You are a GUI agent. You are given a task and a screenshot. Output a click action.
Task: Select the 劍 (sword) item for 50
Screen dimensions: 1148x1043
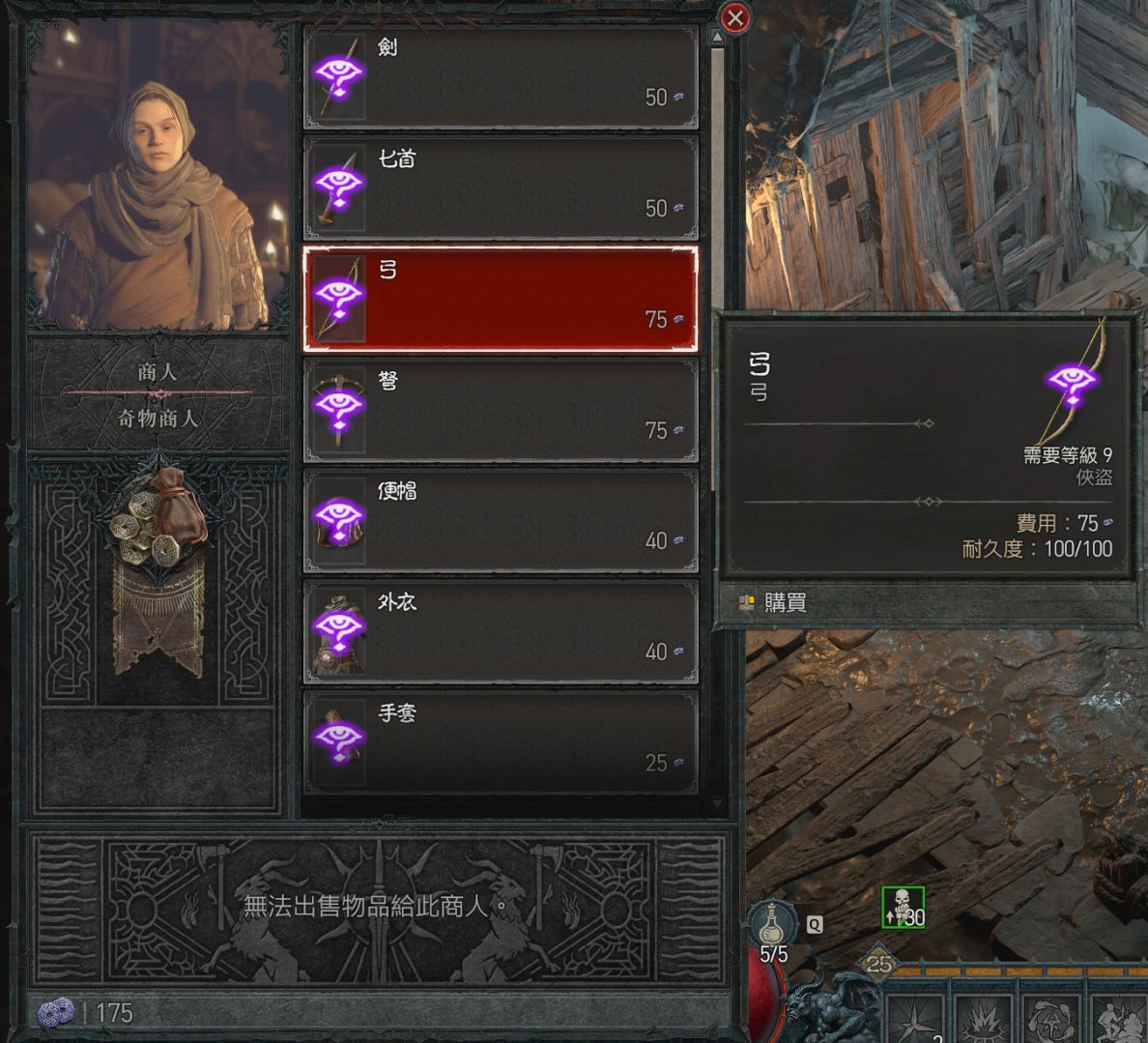pos(501,78)
